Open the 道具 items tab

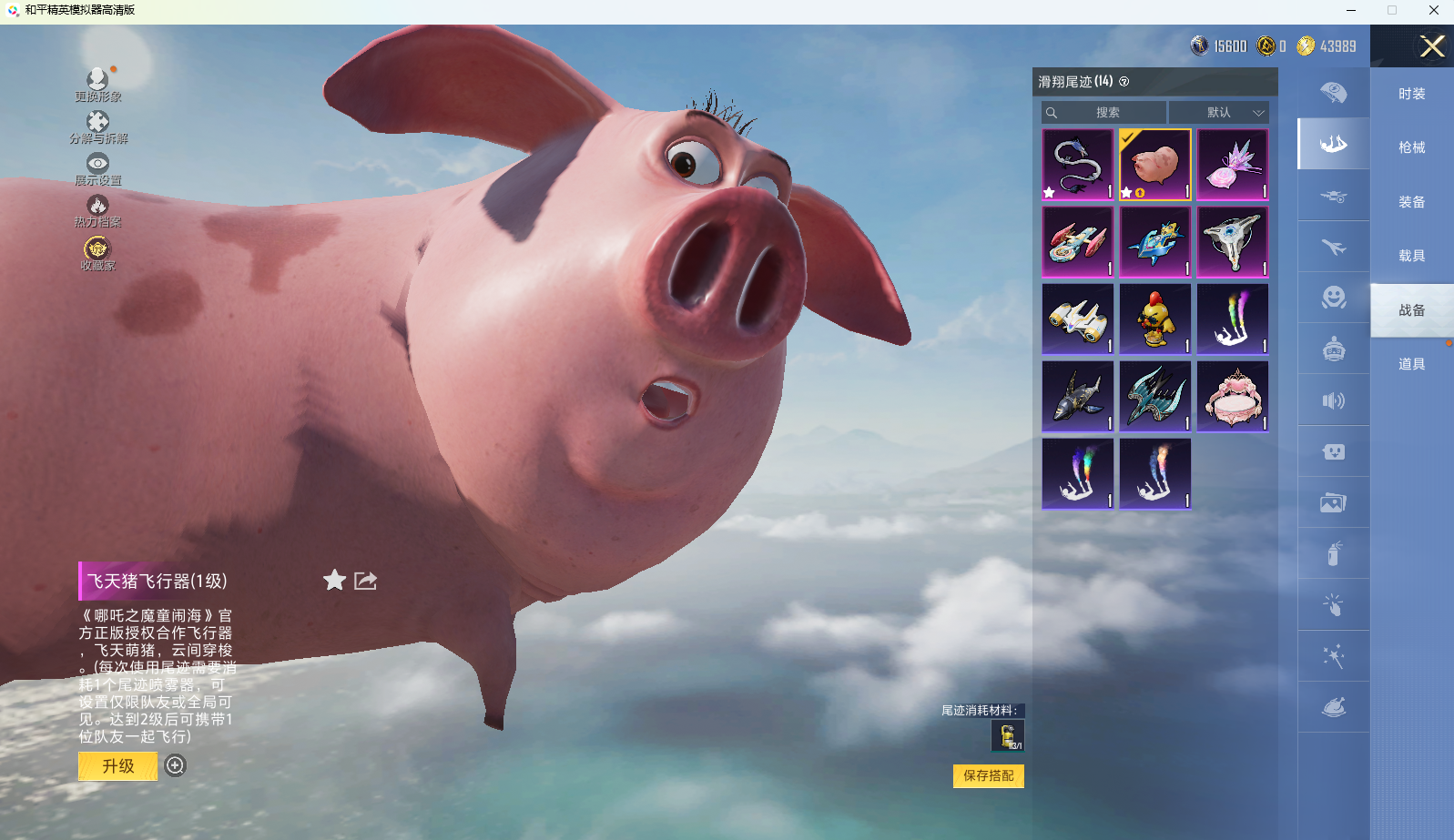coord(1411,364)
